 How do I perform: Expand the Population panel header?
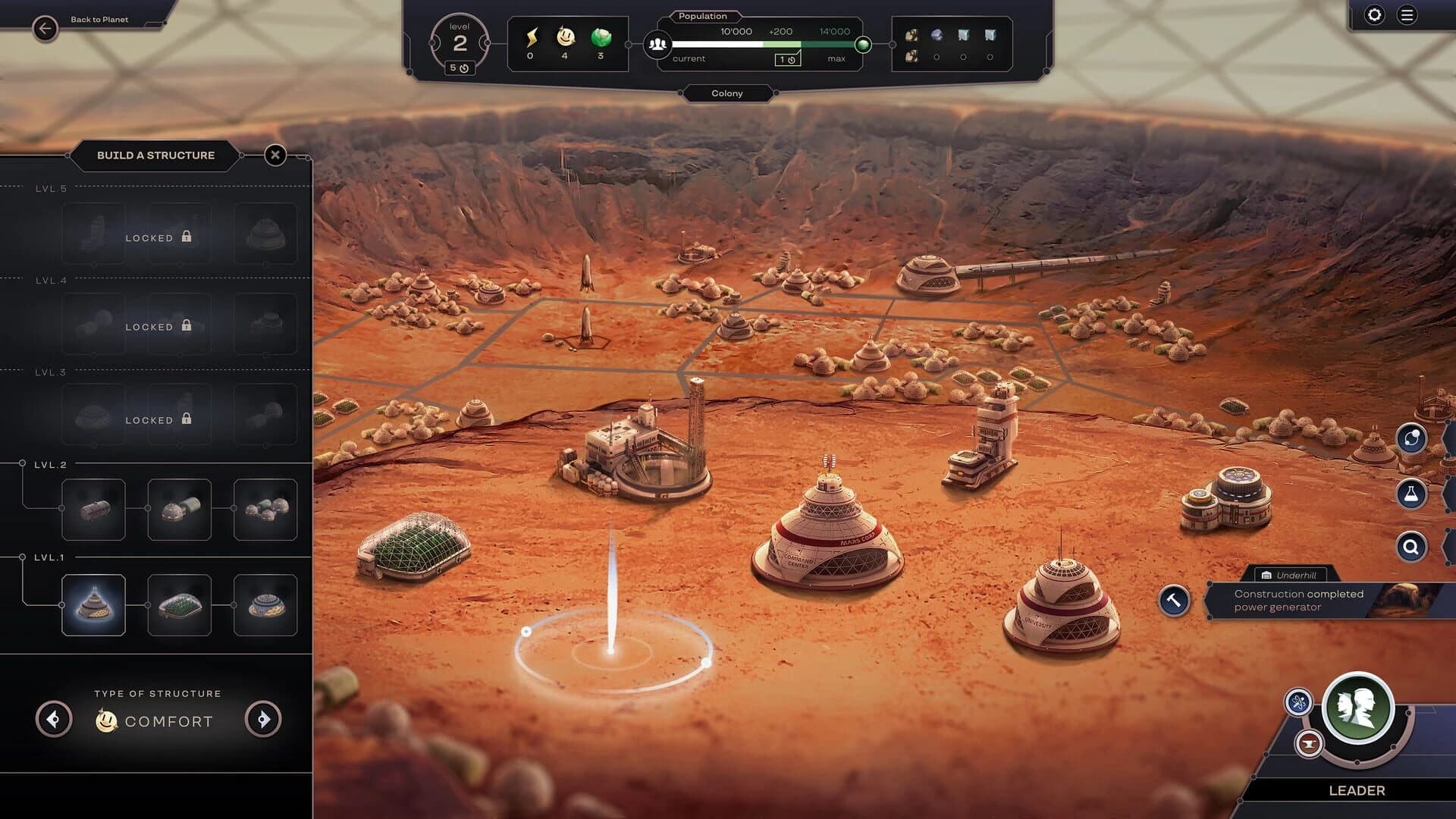[x=702, y=16]
